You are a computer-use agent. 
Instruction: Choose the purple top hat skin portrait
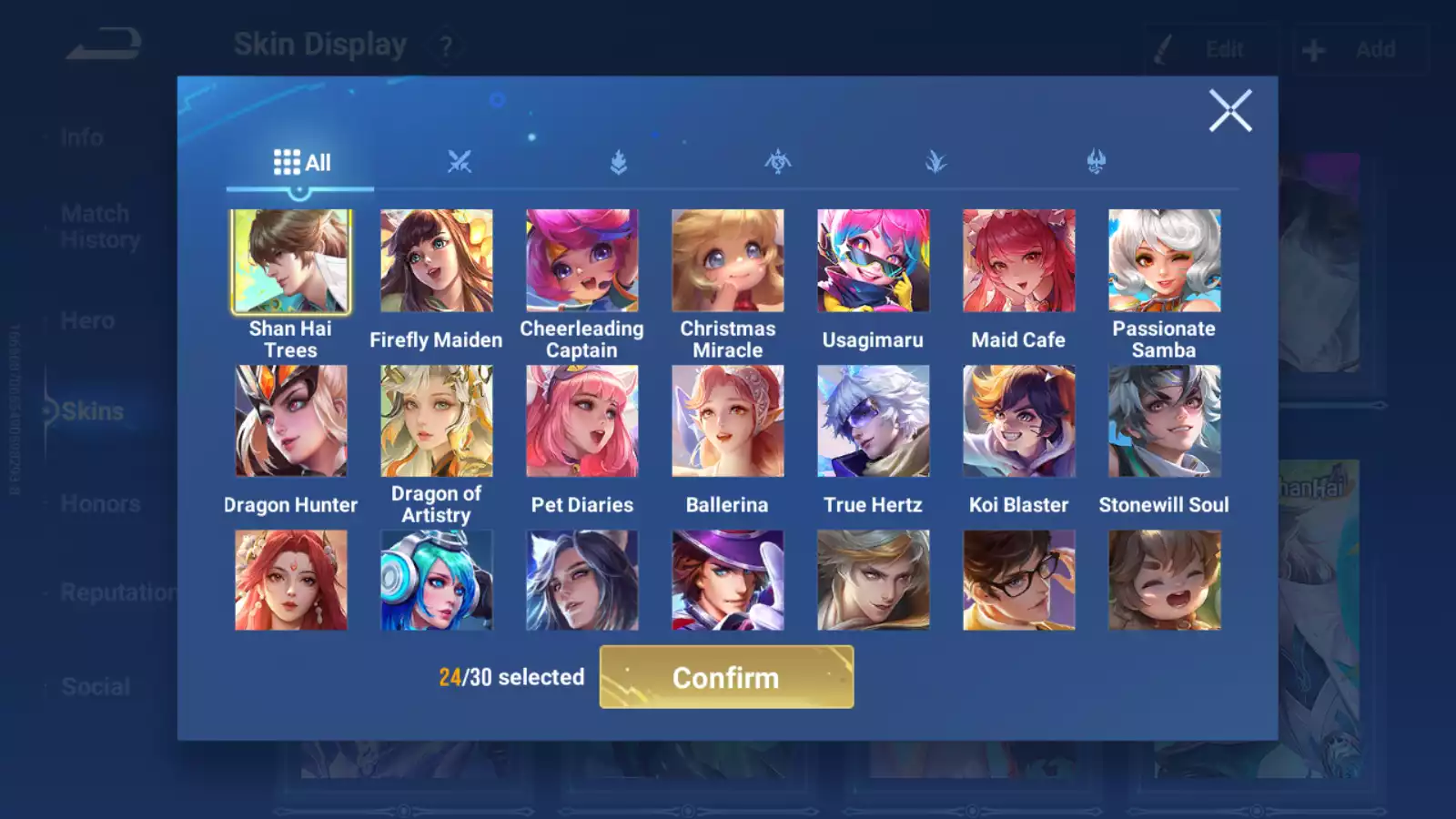[x=727, y=581]
